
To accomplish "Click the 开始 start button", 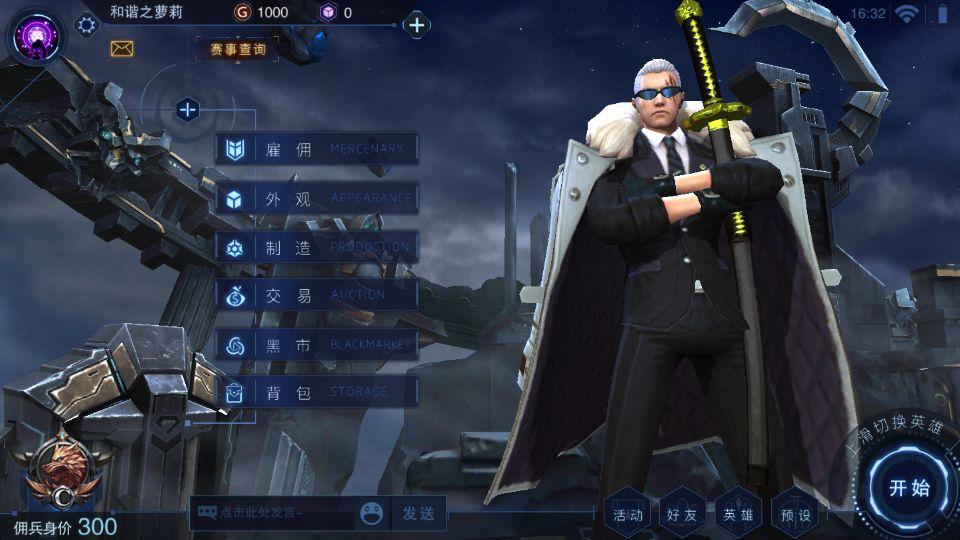I will (x=909, y=488).
